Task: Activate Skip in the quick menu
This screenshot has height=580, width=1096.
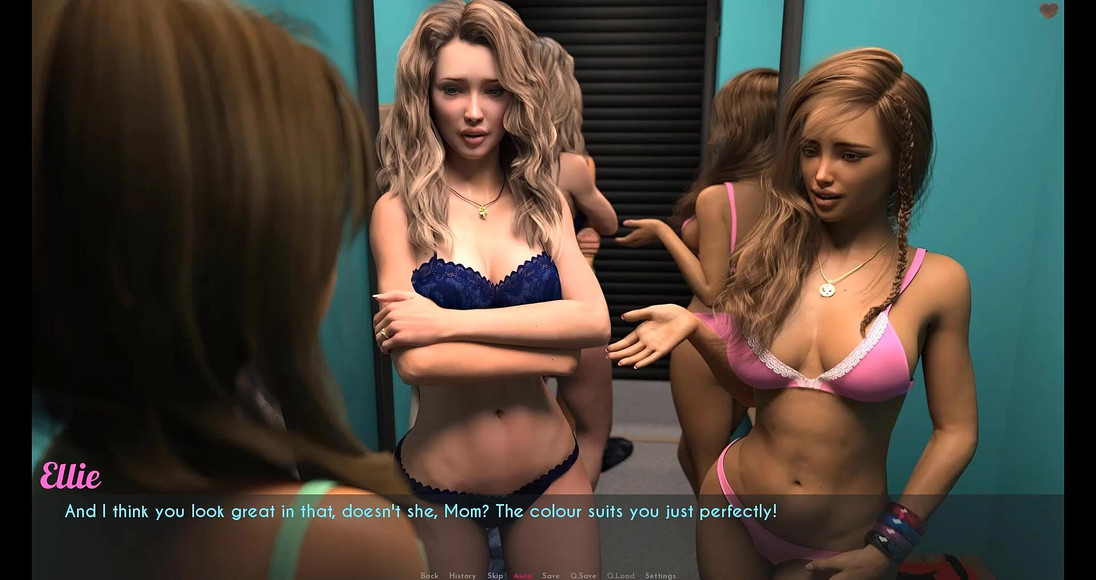Action: tap(495, 575)
